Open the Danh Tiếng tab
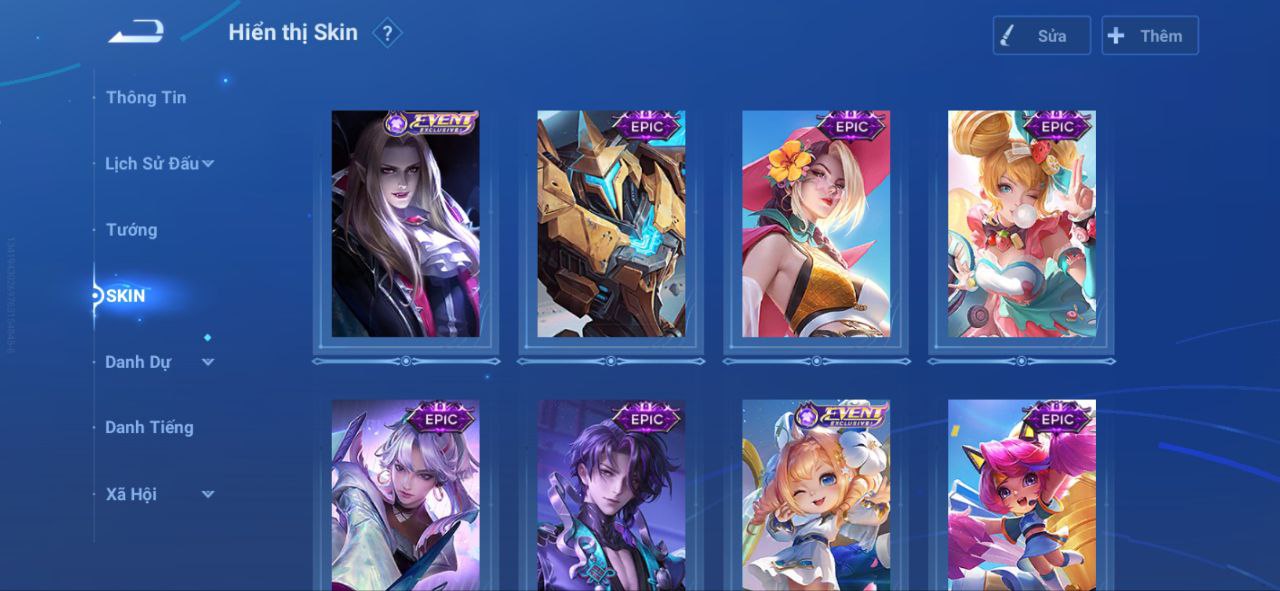The height and width of the screenshot is (591, 1280). point(149,427)
